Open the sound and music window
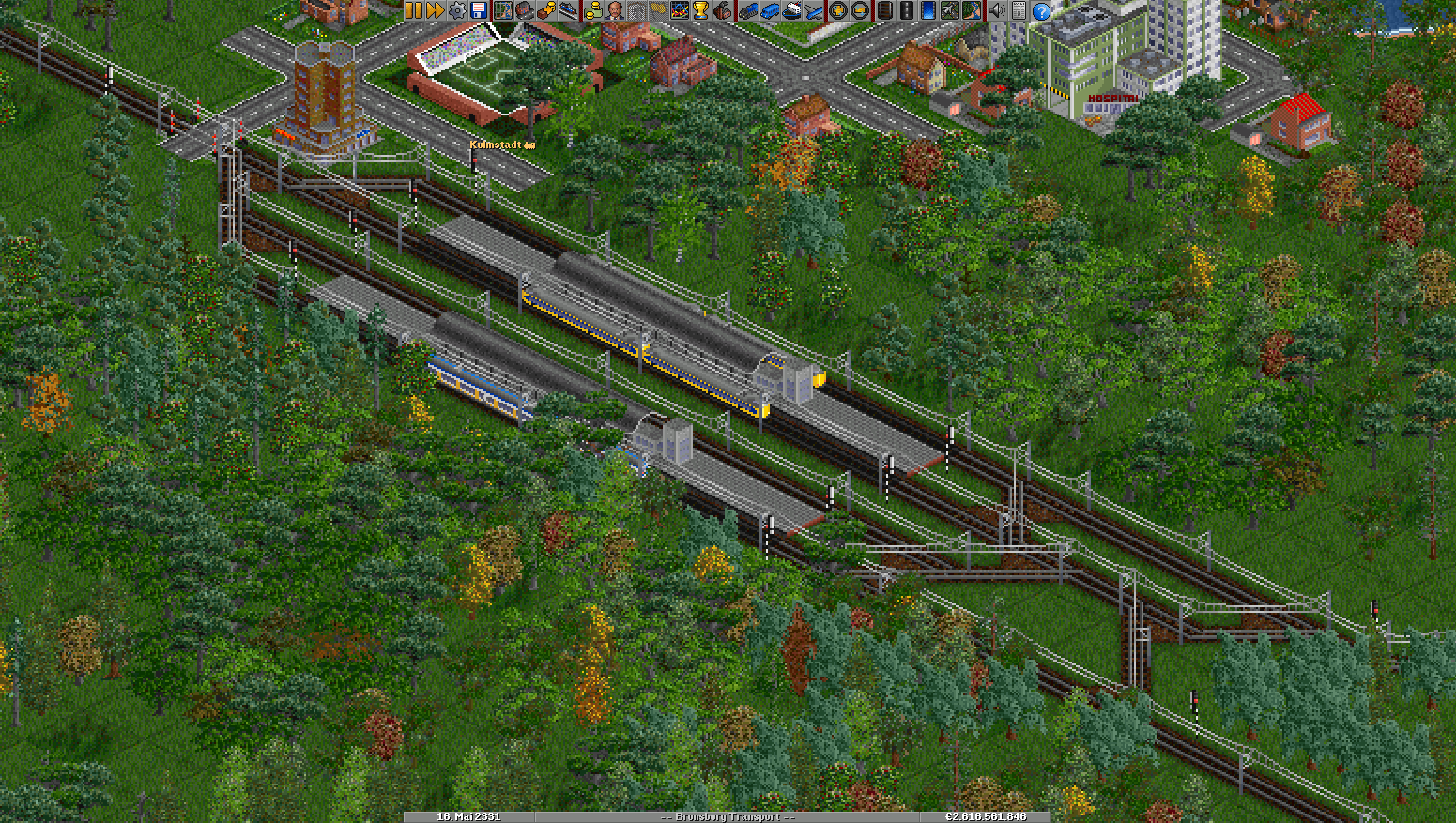1456x823 pixels. [x=997, y=10]
